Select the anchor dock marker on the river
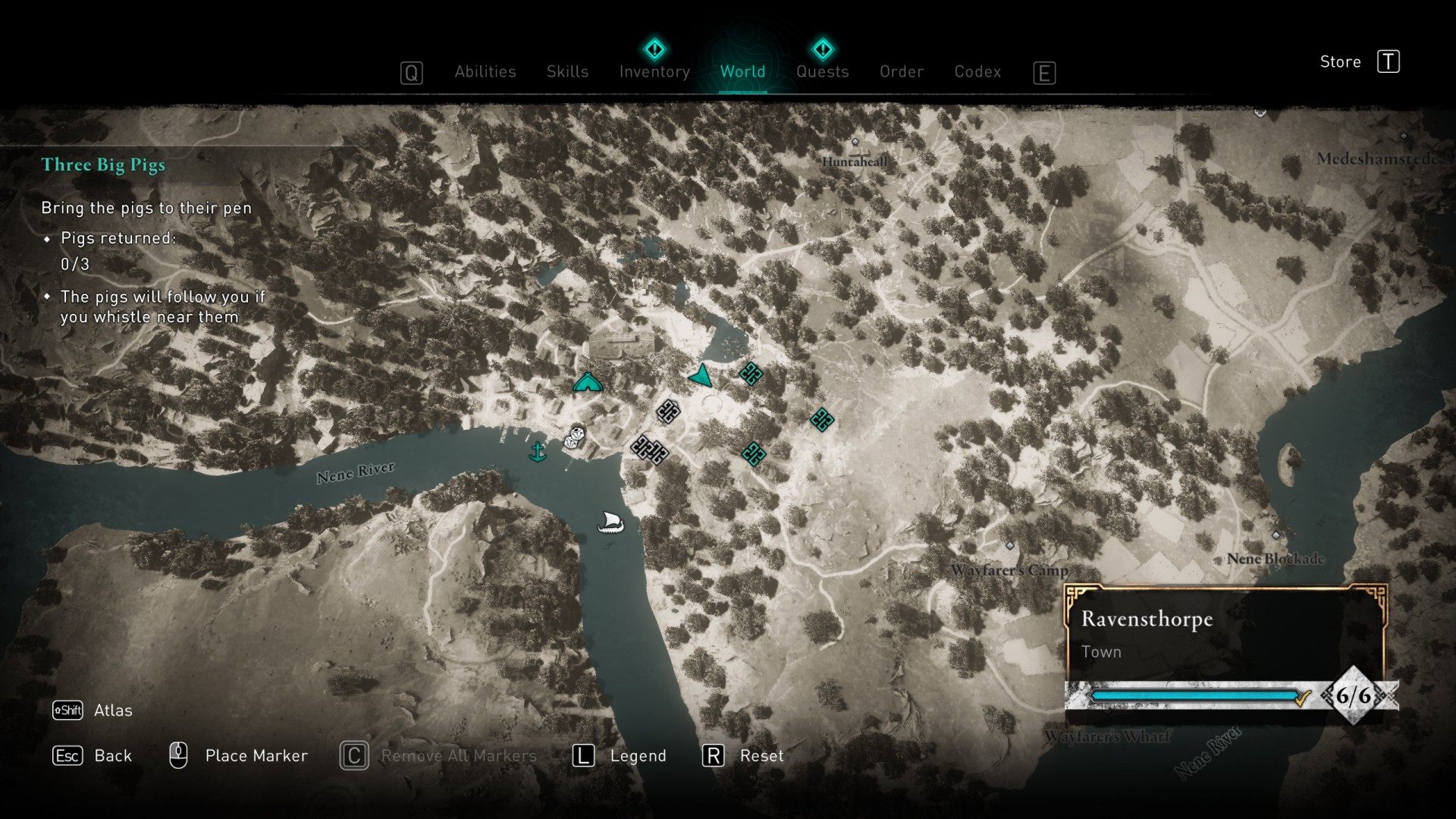 [x=537, y=452]
